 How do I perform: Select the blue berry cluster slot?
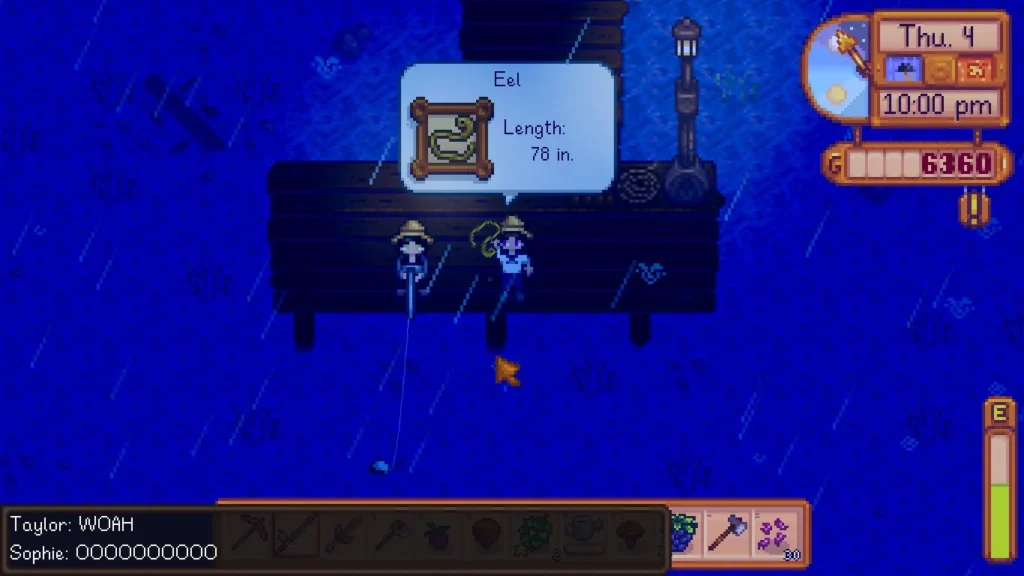tap(681, 534)
